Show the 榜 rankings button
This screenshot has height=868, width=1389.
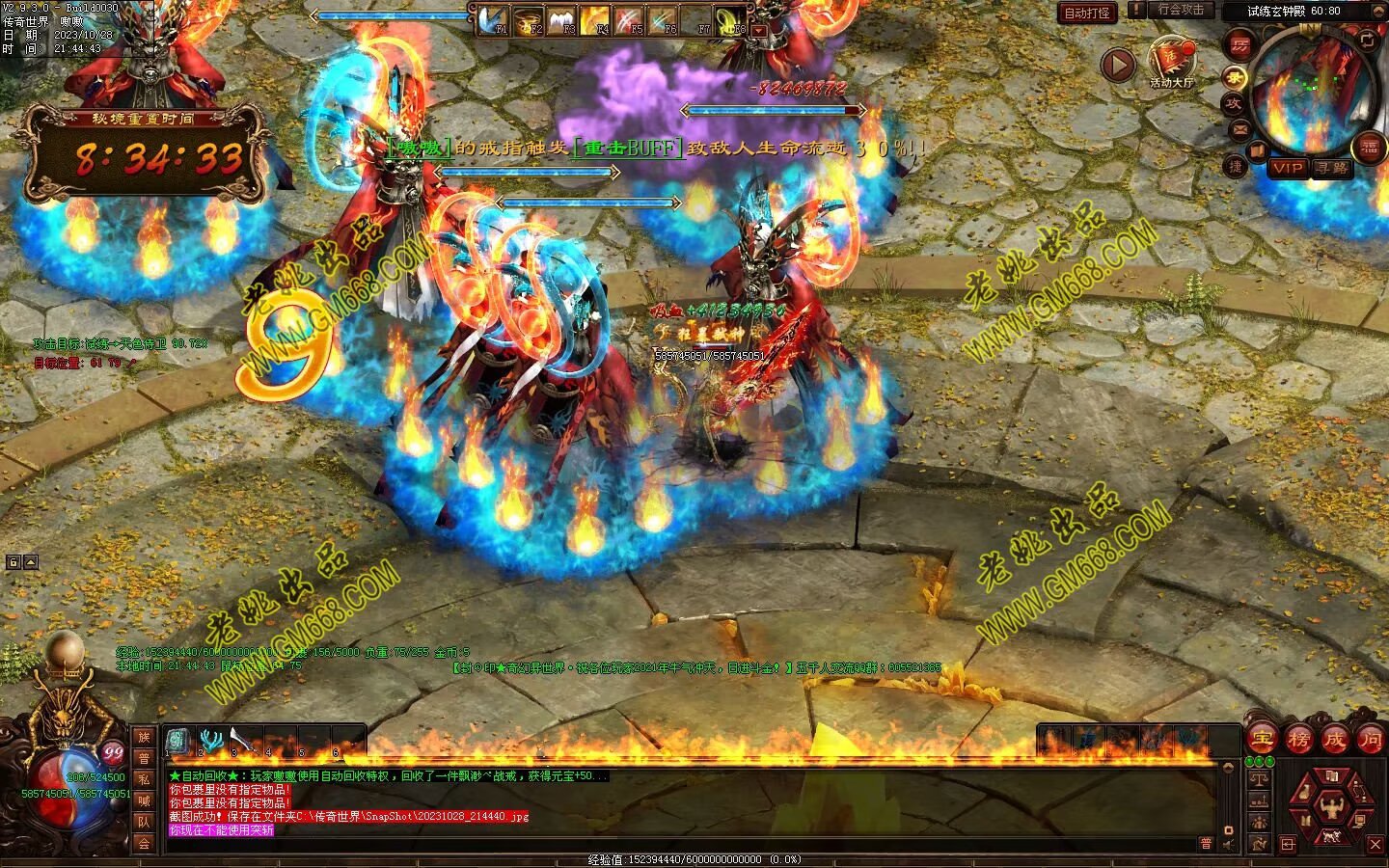click(x=1298, y=739)
